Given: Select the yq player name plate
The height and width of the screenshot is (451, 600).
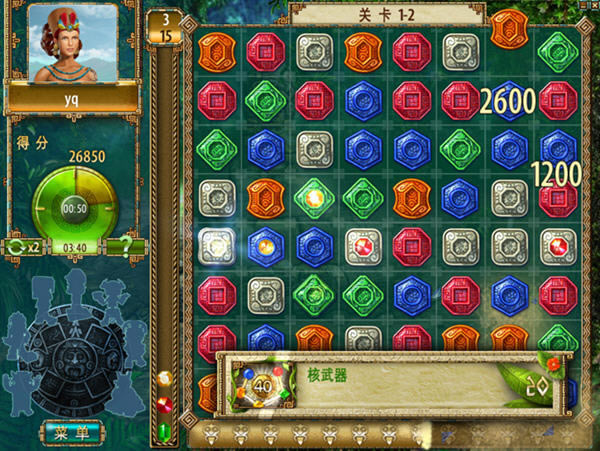Looking at the screenshot, I should pos(73,99).
